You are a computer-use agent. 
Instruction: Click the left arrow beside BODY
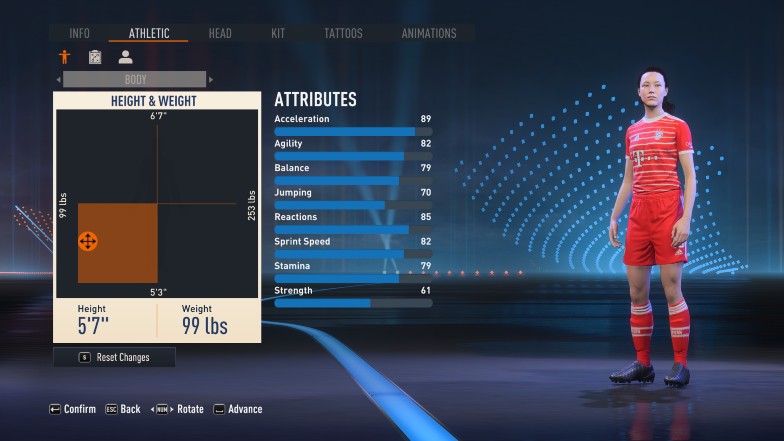58,79
